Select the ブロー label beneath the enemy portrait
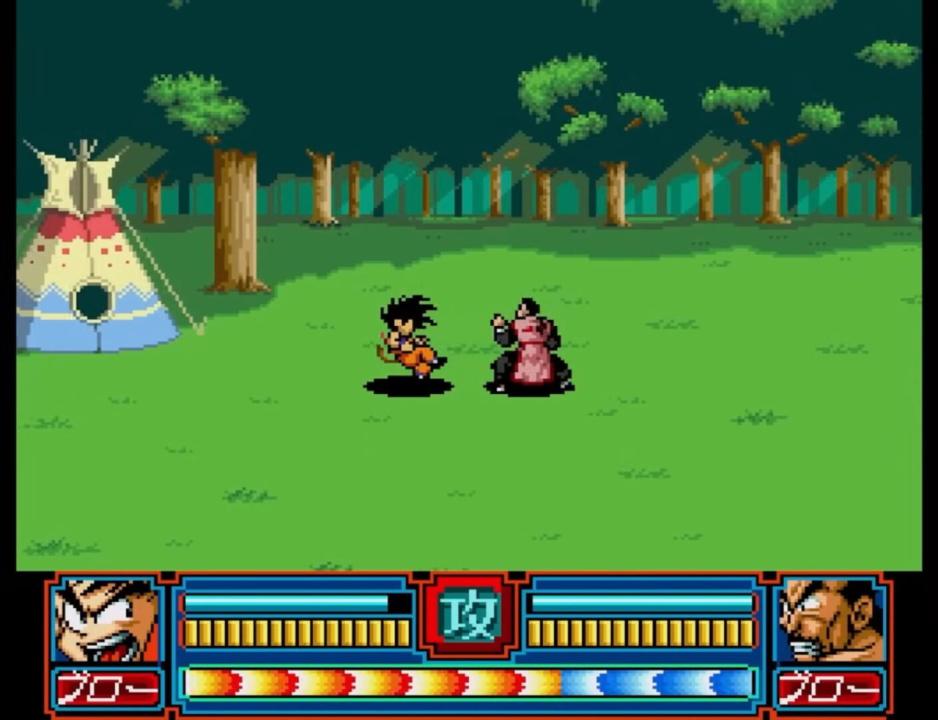The image size is (938, 720). point(829,688)
